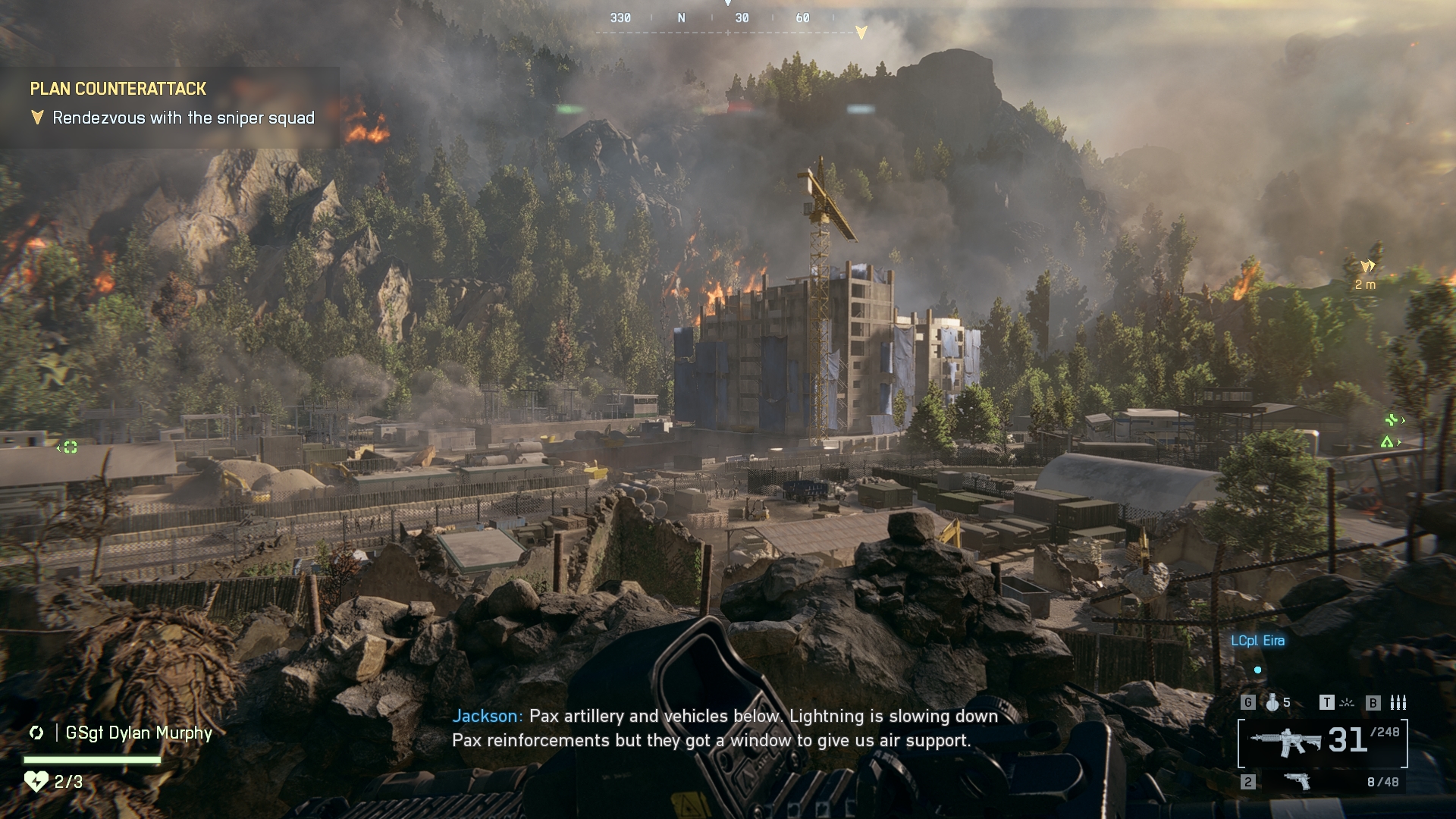Select the green brackets squadmate marker
The width and height of the screenshot is (1456, 819).
70,447
